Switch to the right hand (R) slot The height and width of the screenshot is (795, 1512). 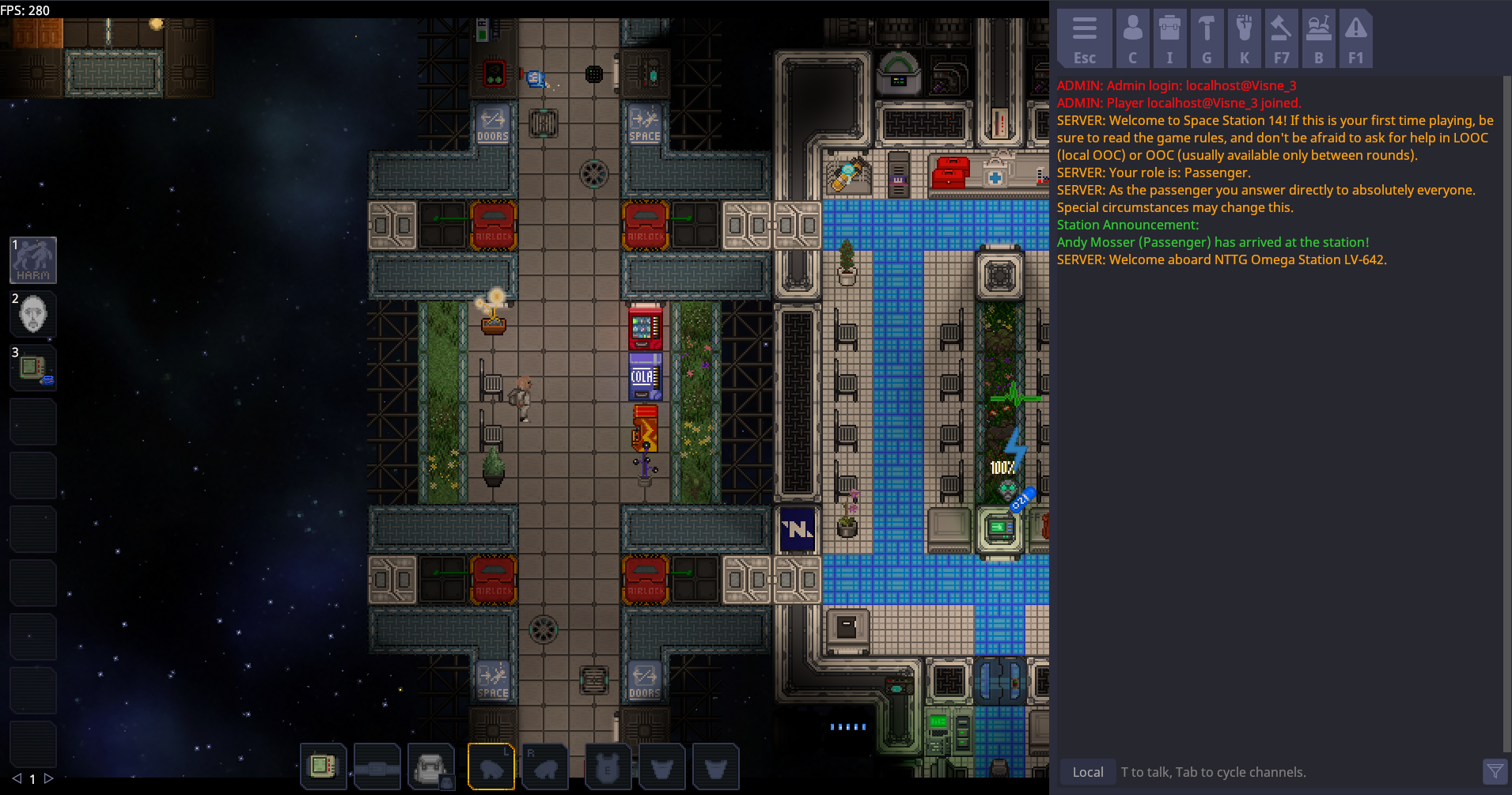546,766
